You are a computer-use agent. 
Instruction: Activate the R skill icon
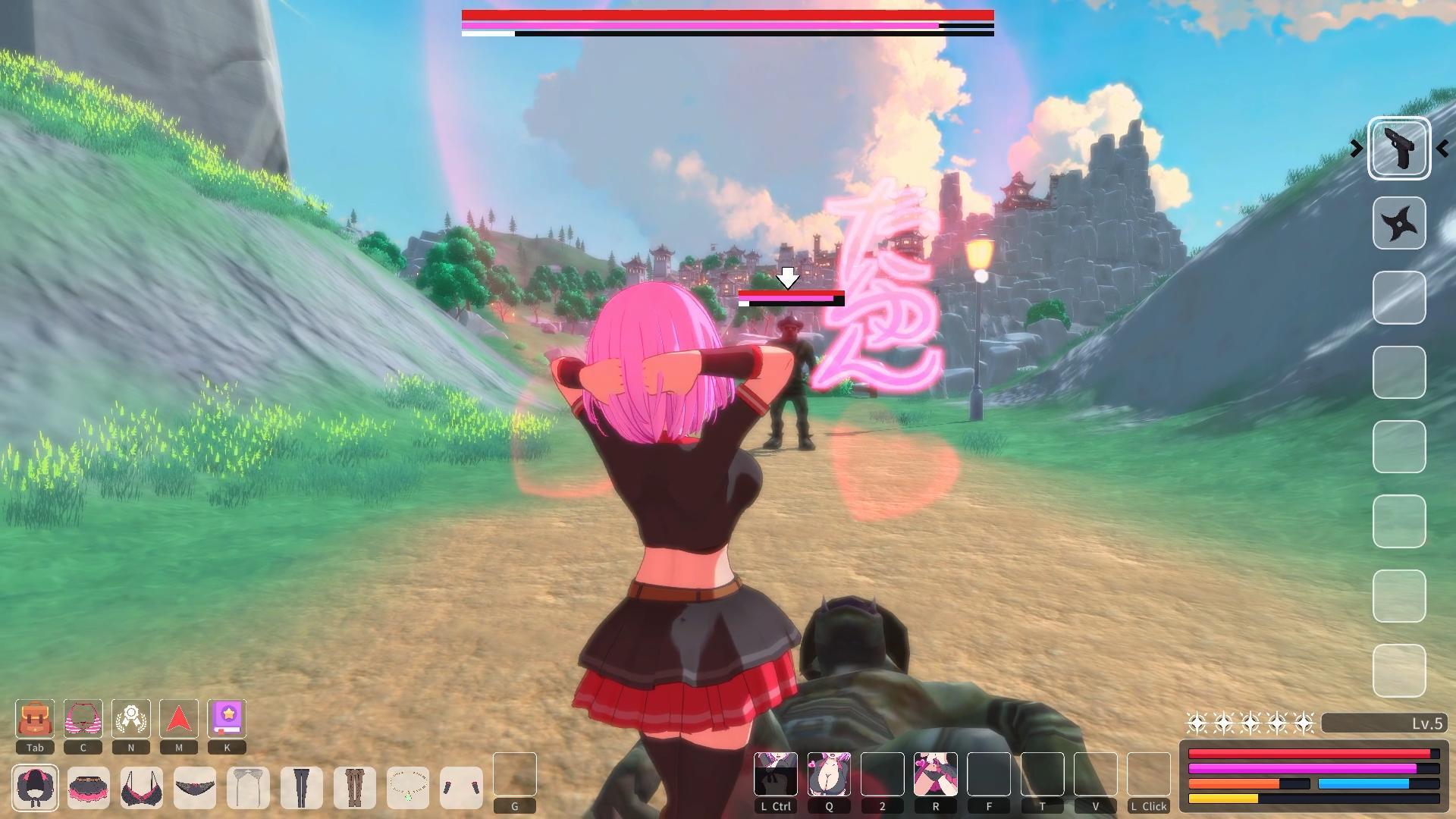click(936, 775)
